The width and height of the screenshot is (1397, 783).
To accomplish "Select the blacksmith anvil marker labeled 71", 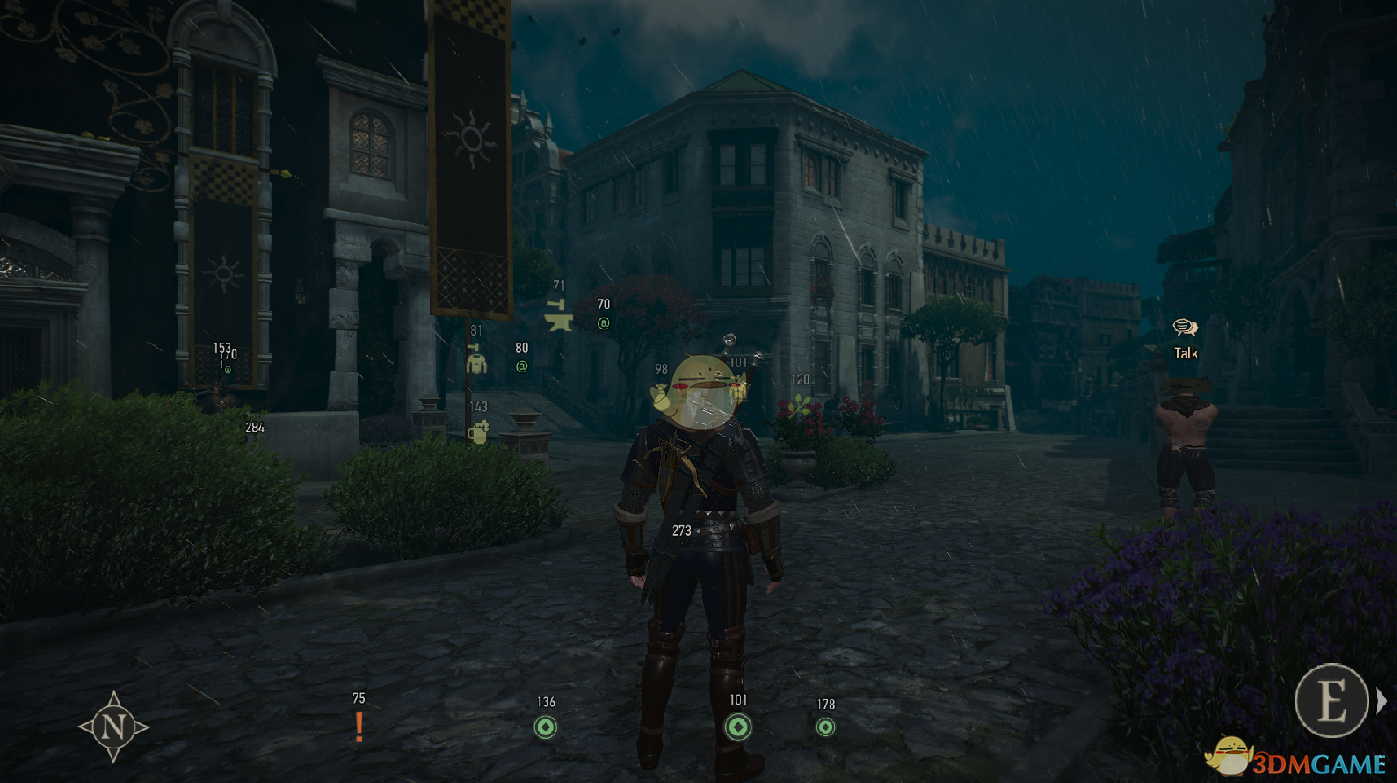I will 558,318.
